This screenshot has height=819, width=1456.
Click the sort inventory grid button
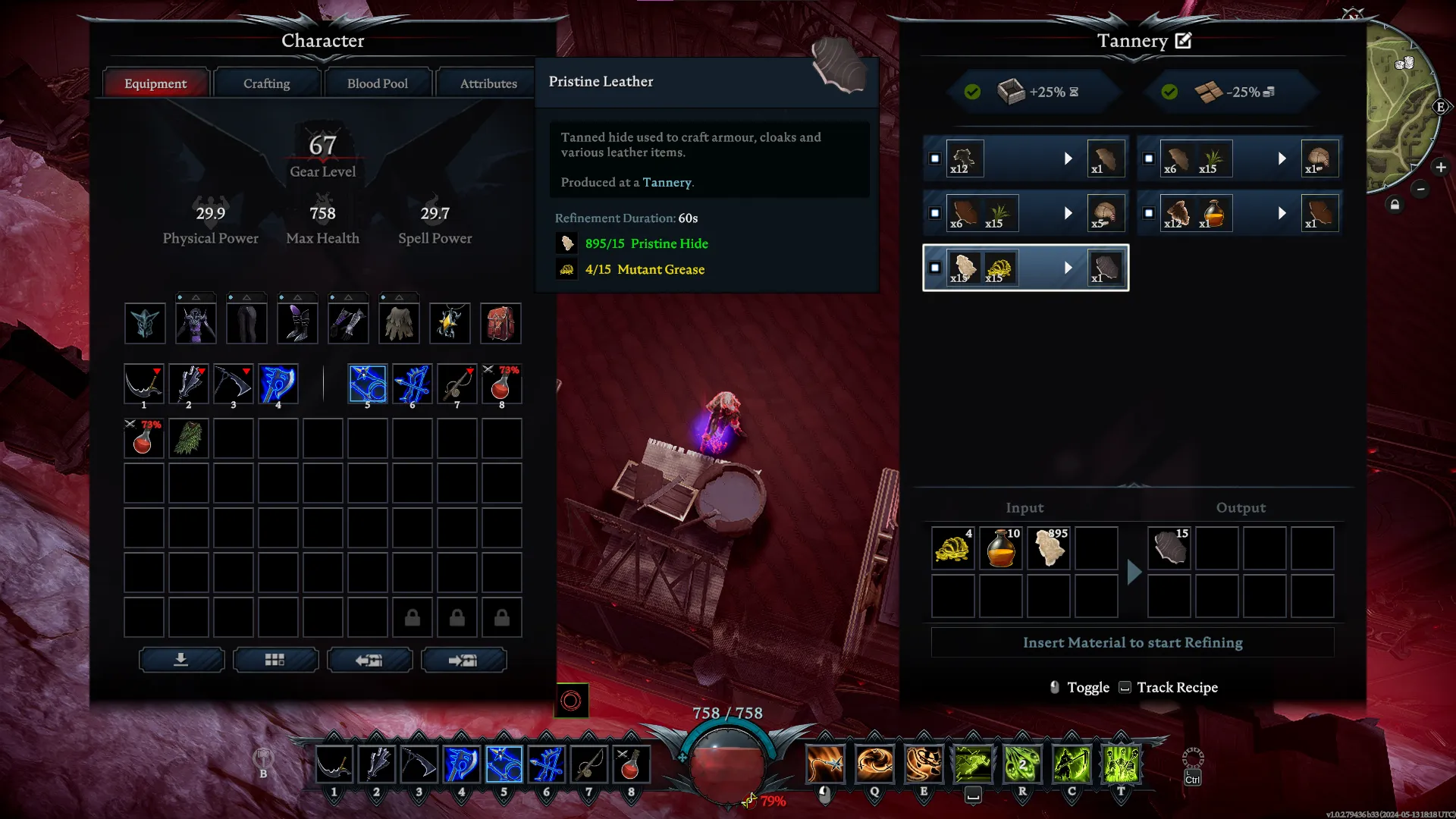point(275,660)
